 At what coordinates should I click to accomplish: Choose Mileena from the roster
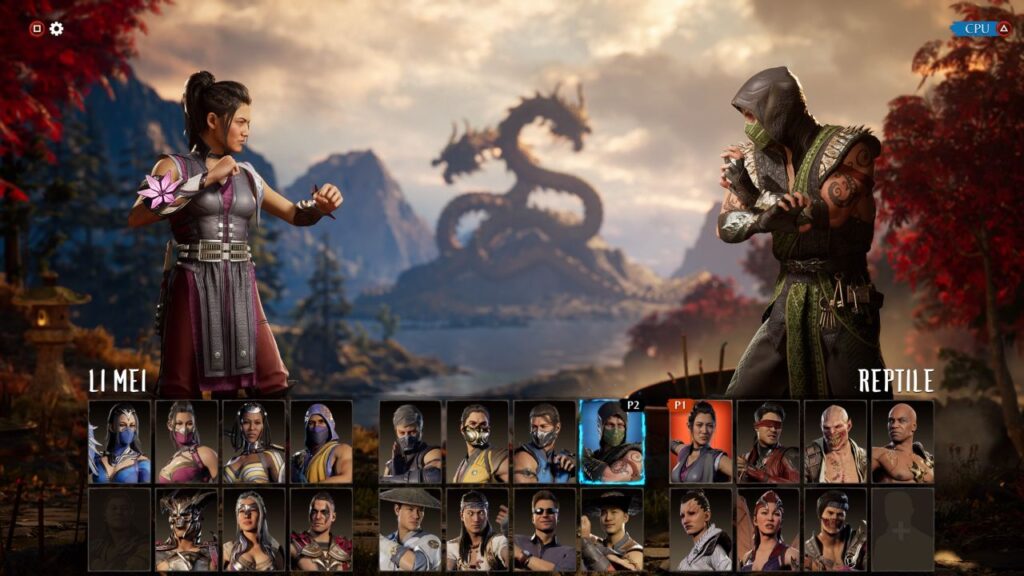coord(186,442)
